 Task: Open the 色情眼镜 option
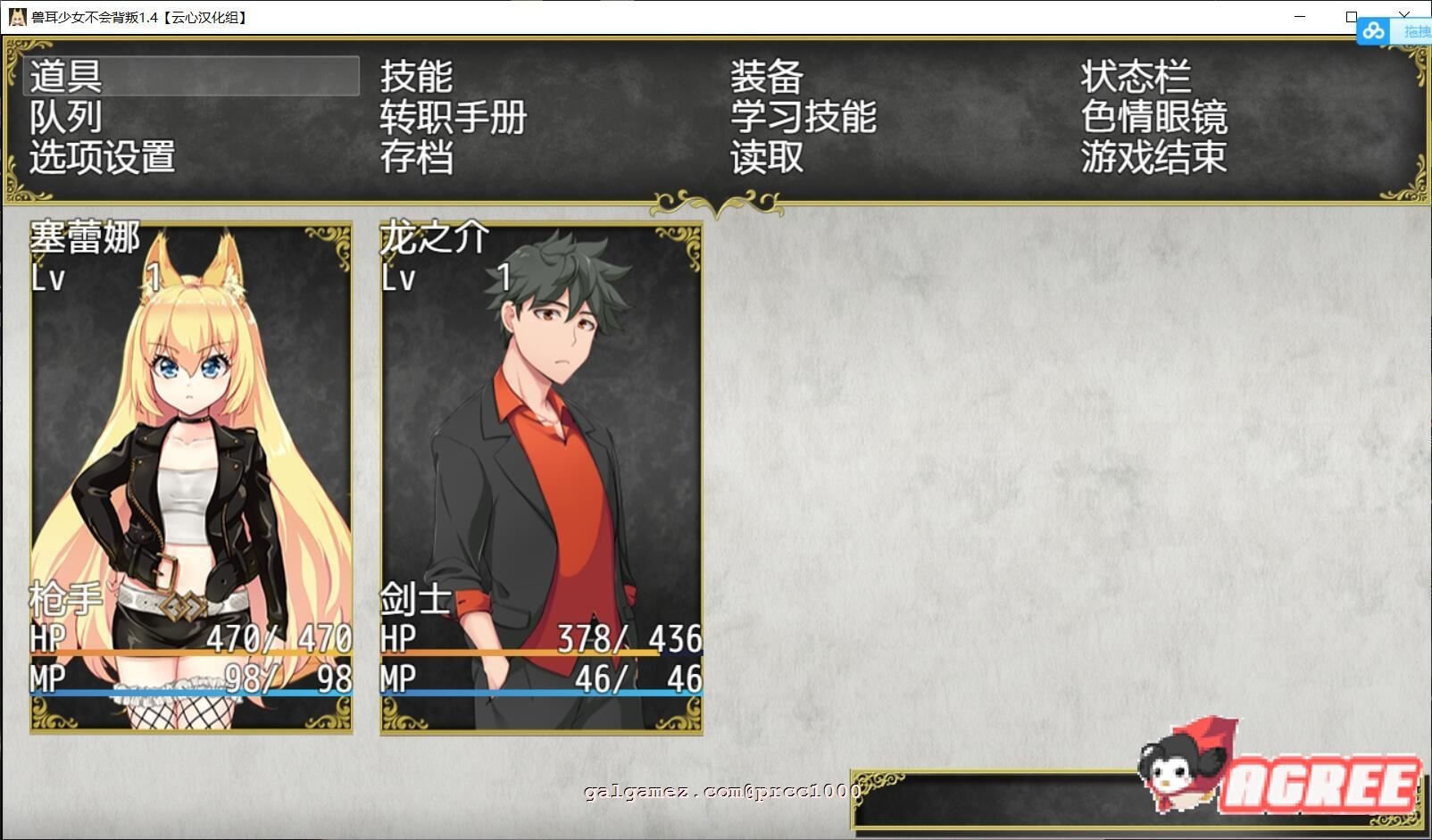tap(1154, 117)
